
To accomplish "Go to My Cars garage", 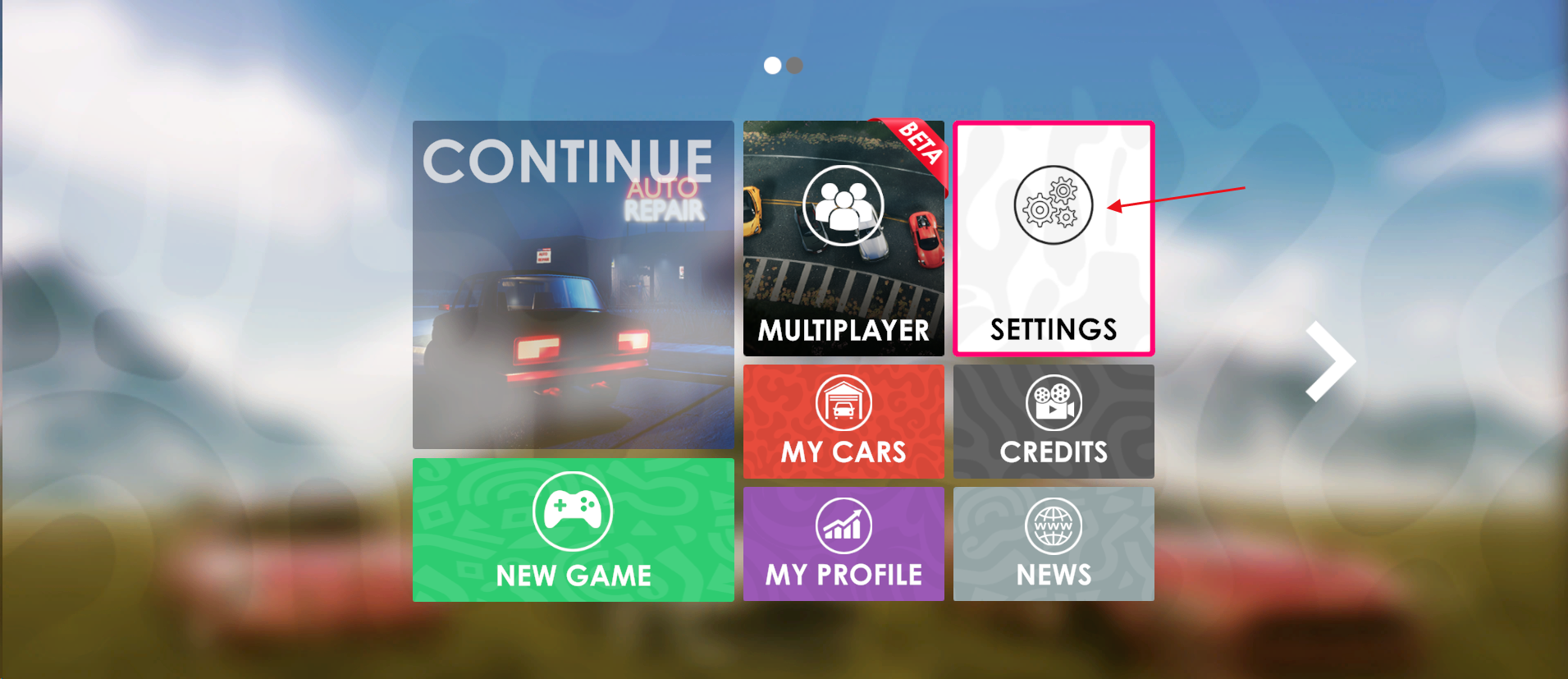I will (843, 421).
